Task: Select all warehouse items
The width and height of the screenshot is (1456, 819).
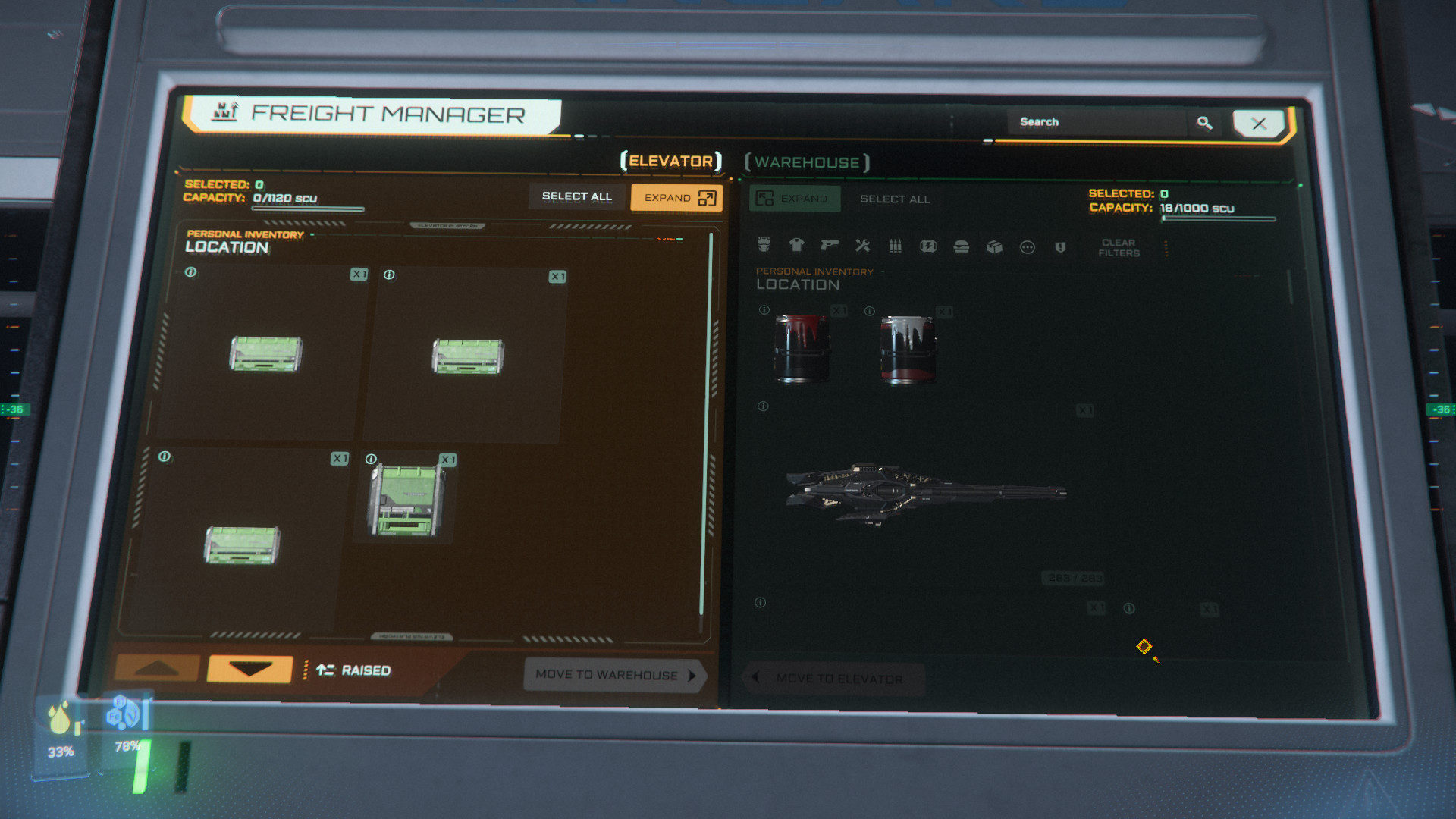Action: click(895, 199)
